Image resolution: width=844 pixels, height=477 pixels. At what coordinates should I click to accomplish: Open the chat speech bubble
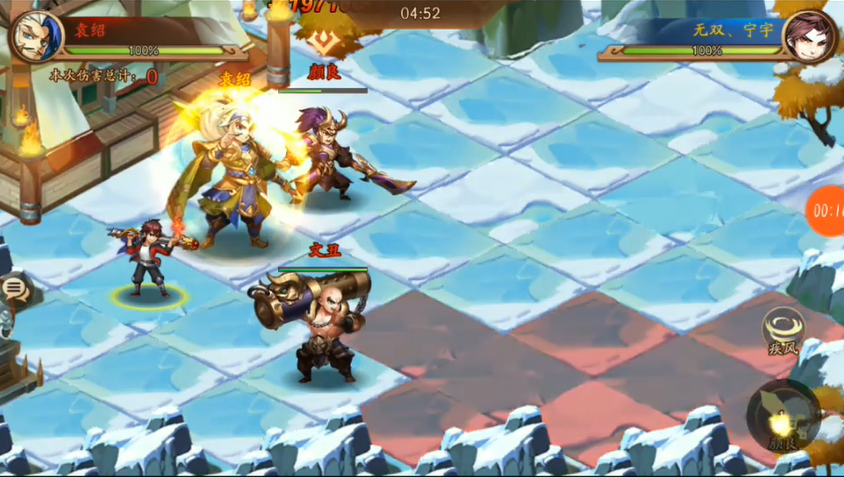[14, 290]
